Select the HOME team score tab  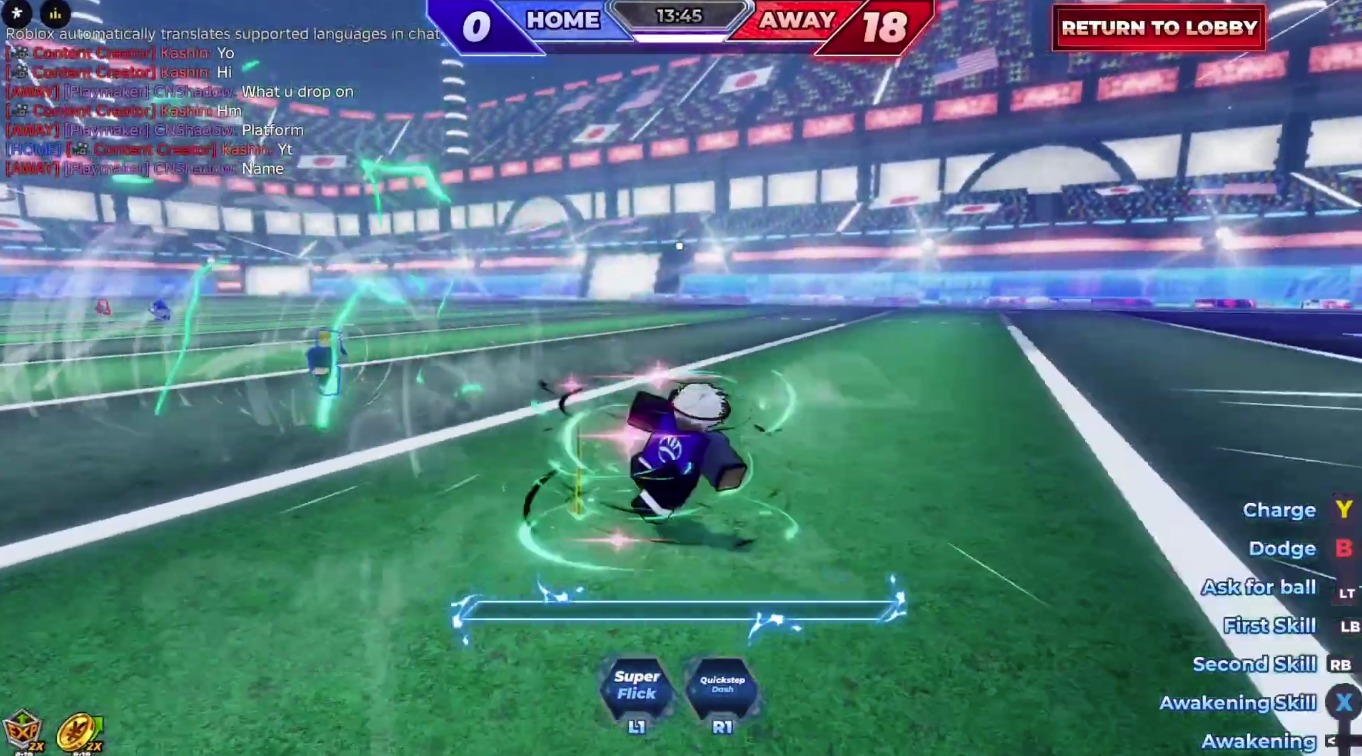click(x=562, y=19)
